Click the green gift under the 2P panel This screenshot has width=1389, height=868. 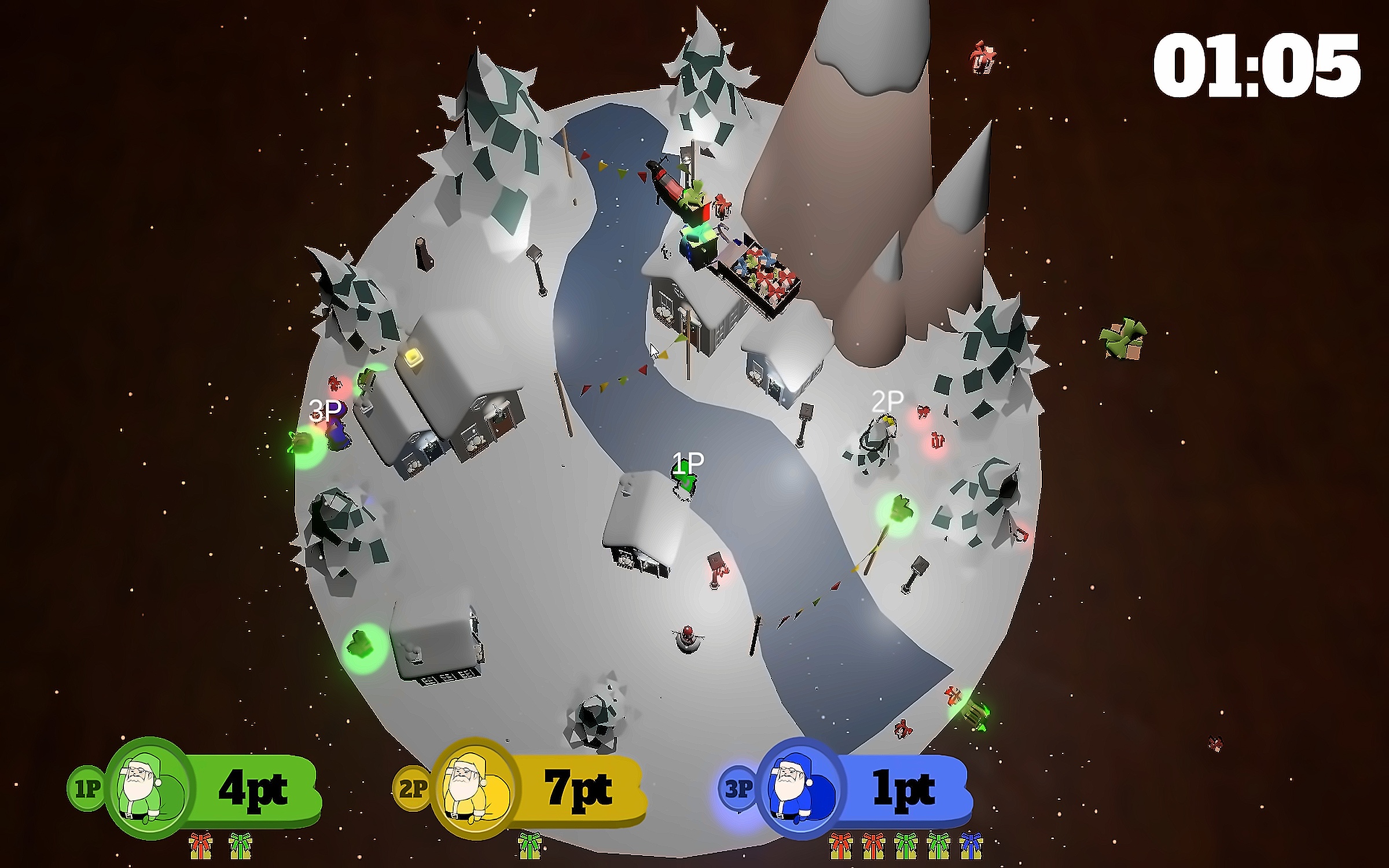[x=530, y=846]
